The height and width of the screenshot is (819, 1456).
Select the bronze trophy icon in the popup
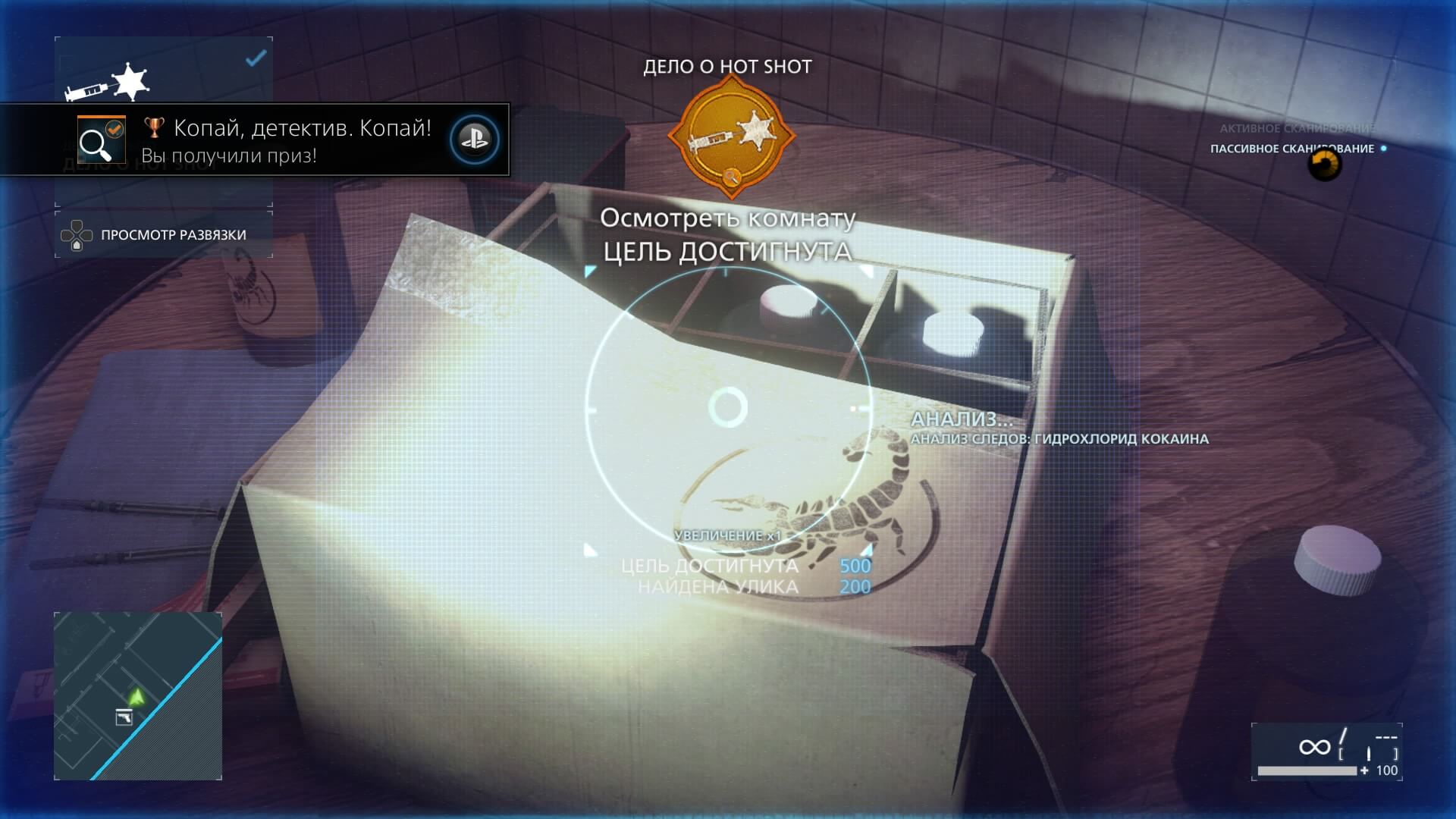154,128
